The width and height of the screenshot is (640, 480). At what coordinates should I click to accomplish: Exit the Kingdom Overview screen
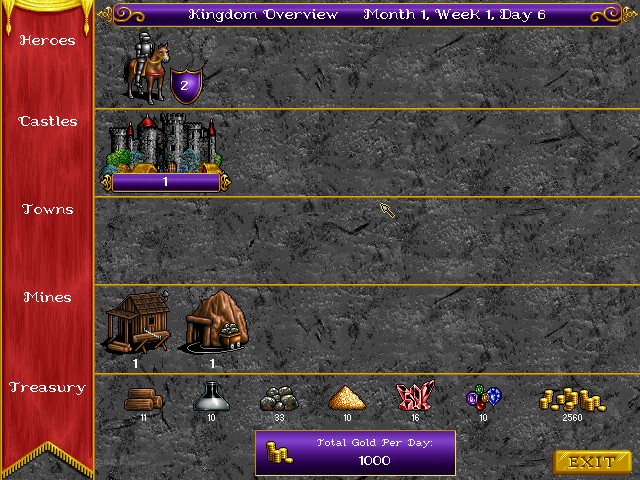pyautogui.click(x=591, y=462)
